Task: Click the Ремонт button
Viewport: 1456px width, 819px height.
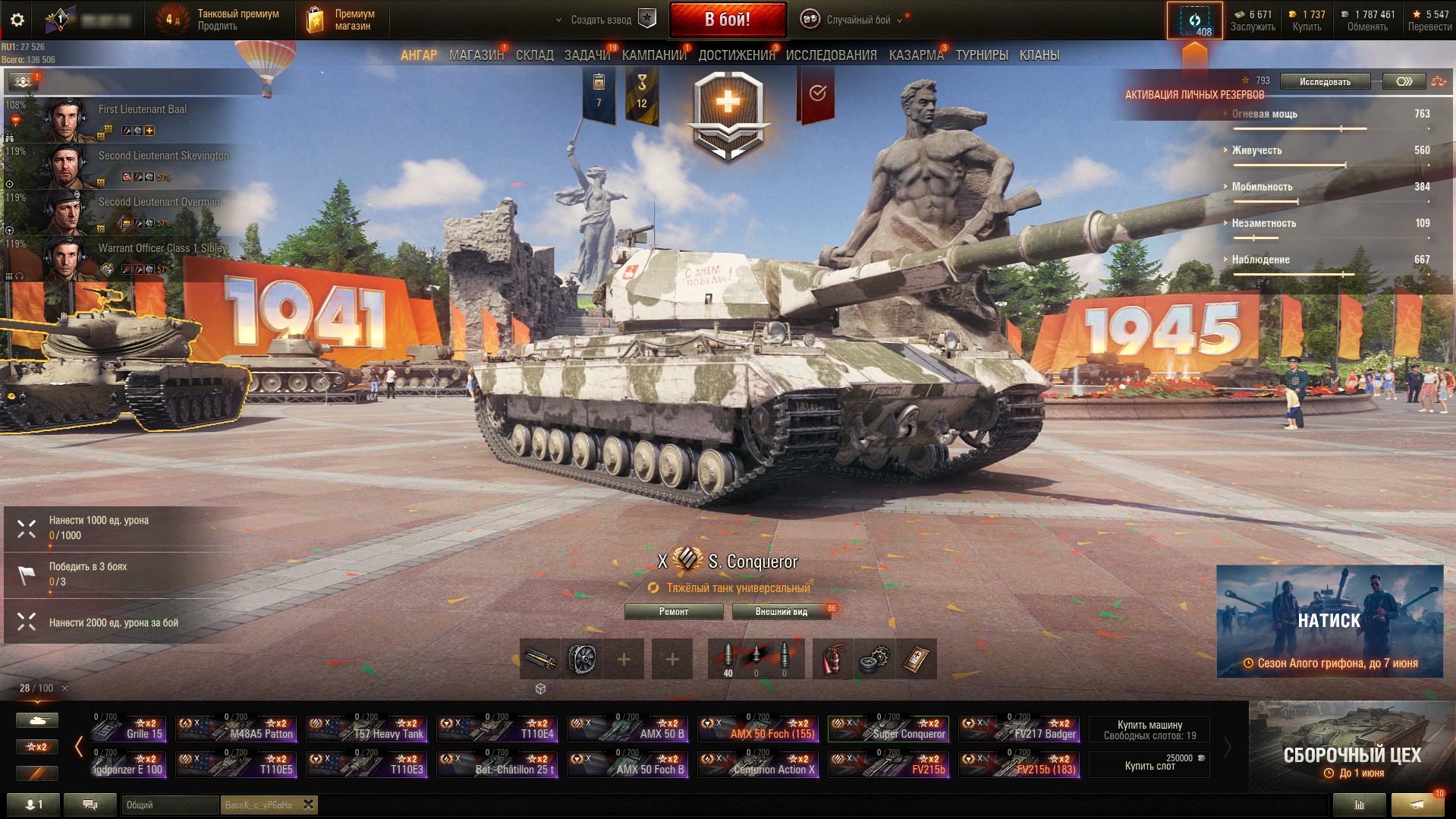Action: click(x=673, y=612)
